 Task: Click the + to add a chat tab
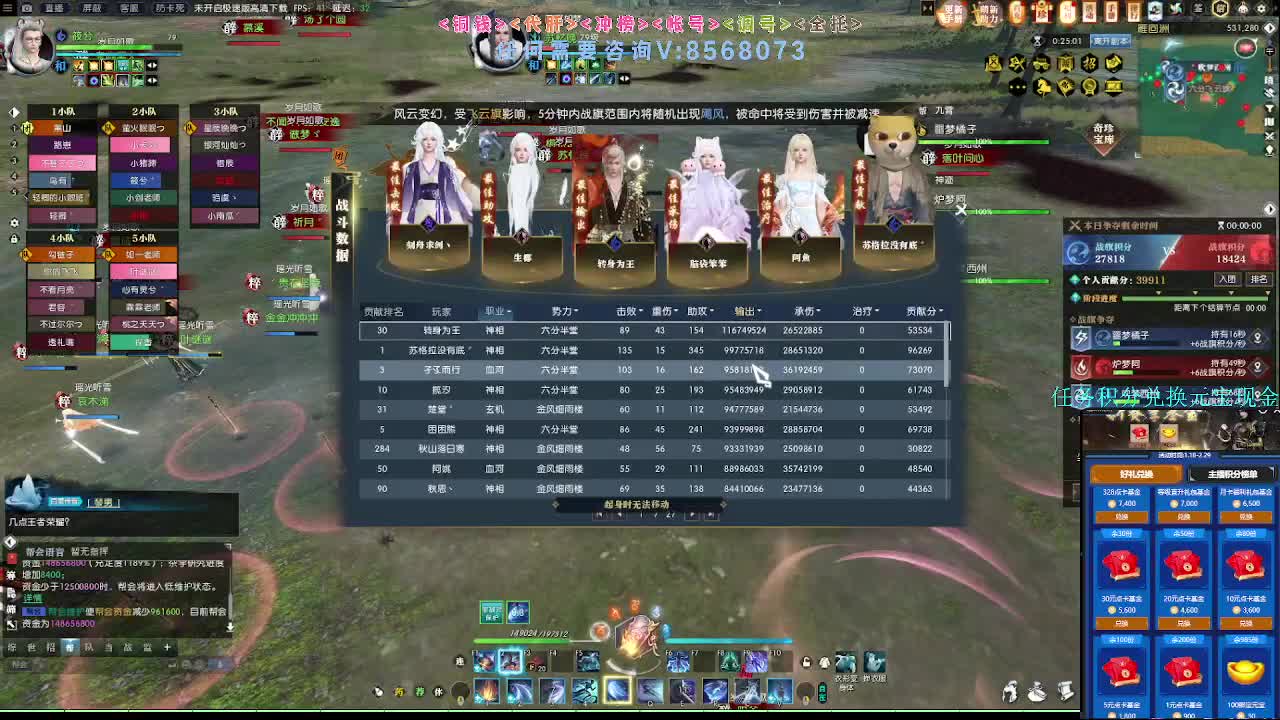(168, 647)
